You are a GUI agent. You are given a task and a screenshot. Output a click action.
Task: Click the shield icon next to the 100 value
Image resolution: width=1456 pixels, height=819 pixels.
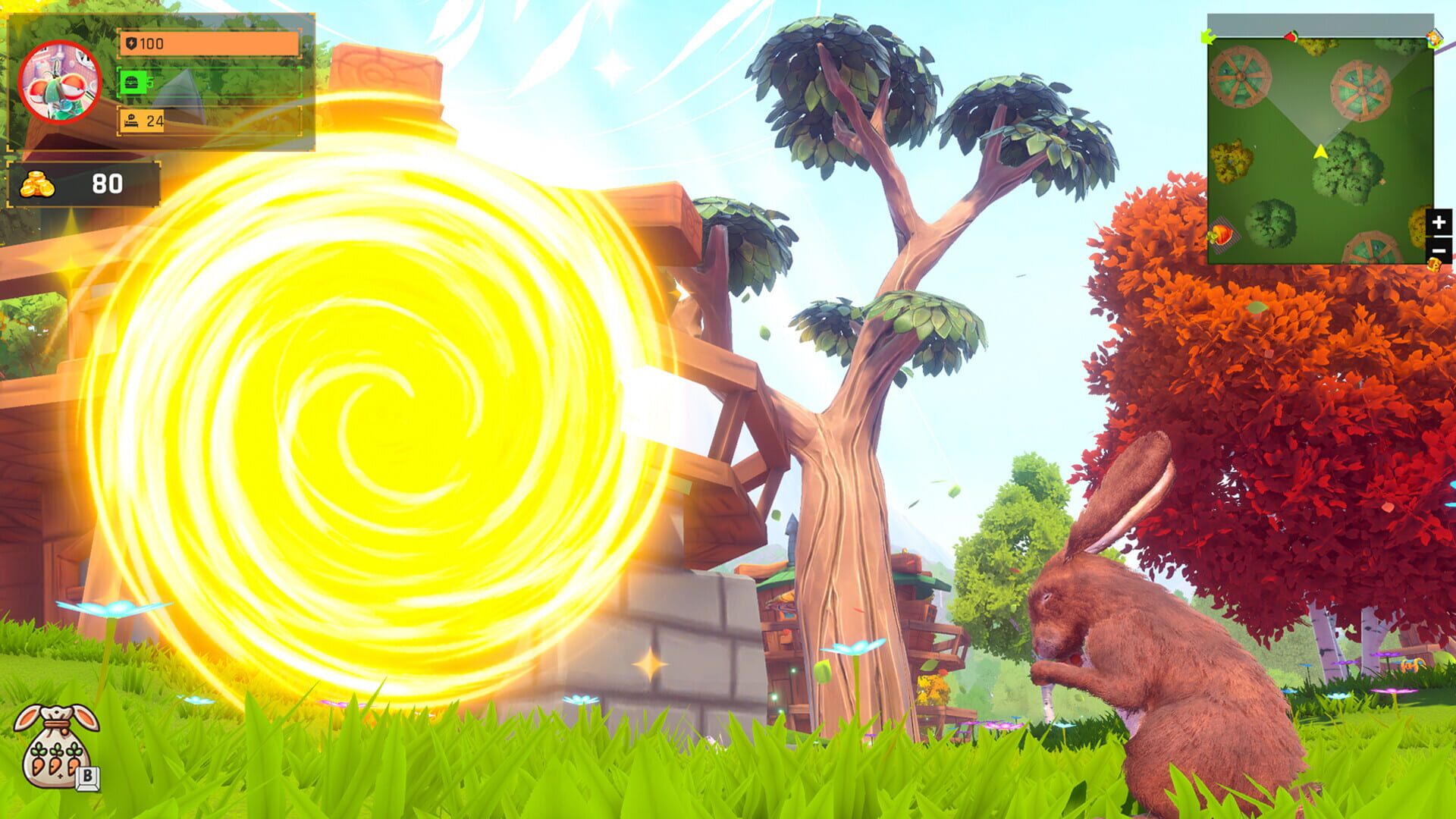pyautogui.click(x=131, y=42)
